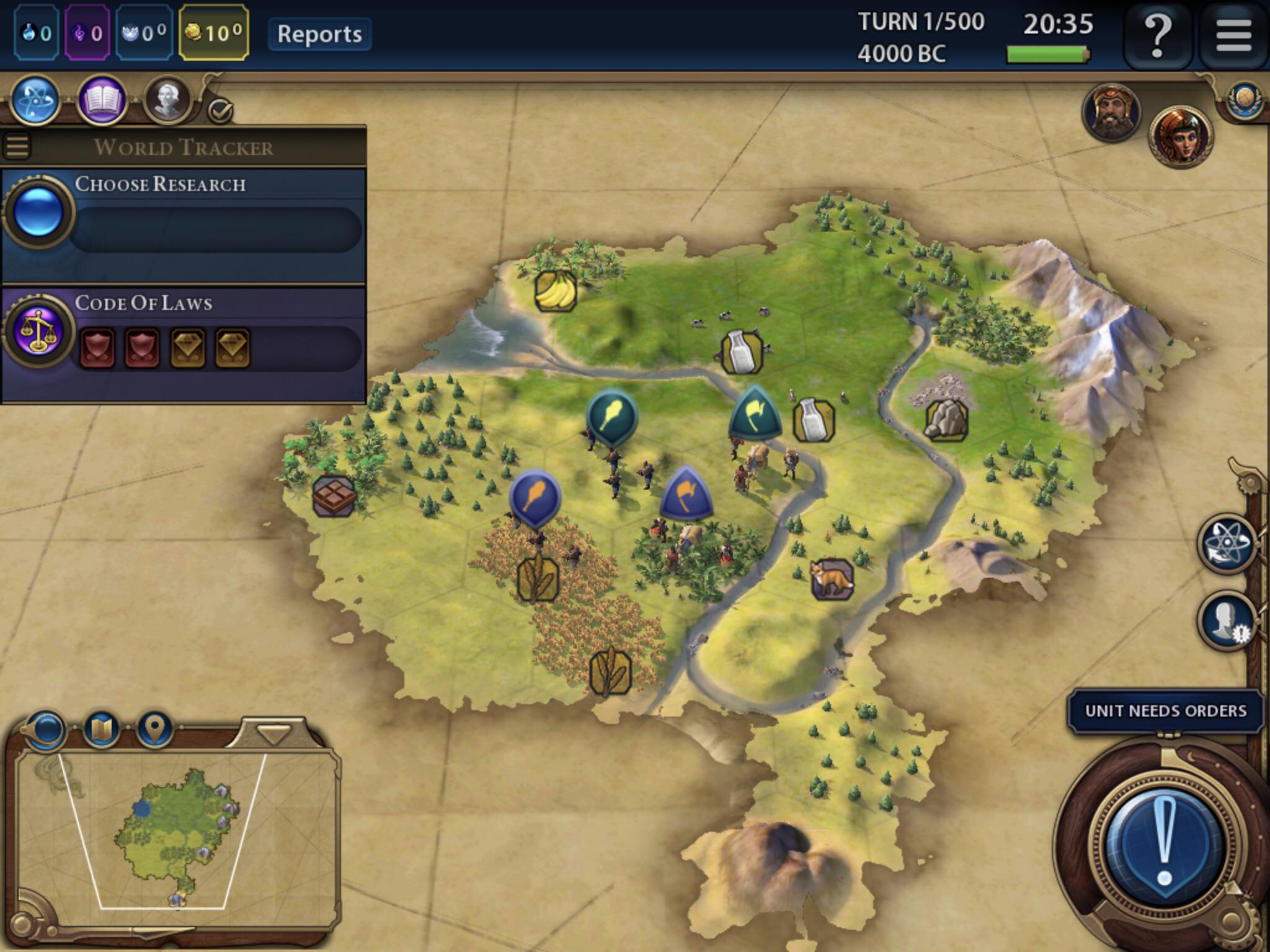Viewport: 1270px width, 952px height.
Task: Open the help question mark menu
Action: point(1157,34)
